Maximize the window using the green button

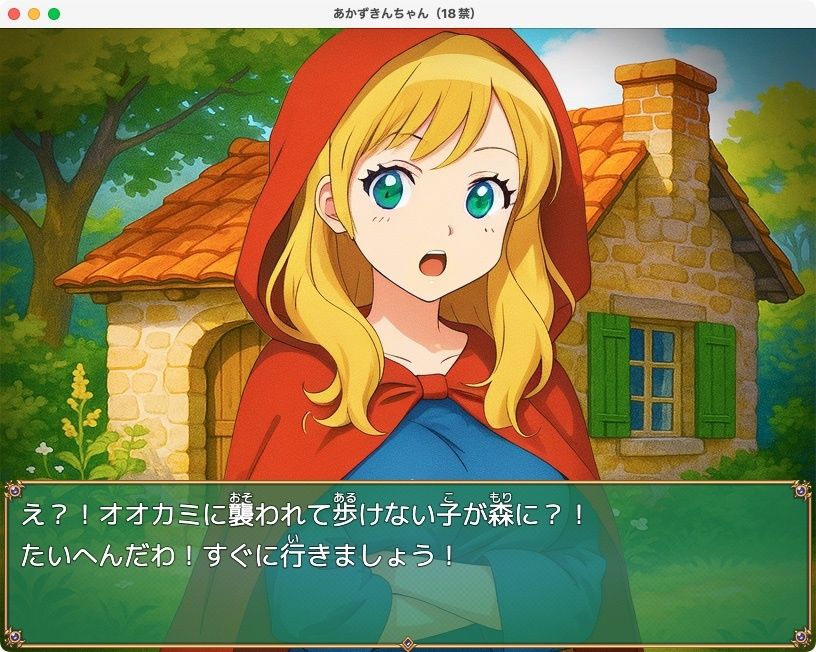(x=54, y=14)
